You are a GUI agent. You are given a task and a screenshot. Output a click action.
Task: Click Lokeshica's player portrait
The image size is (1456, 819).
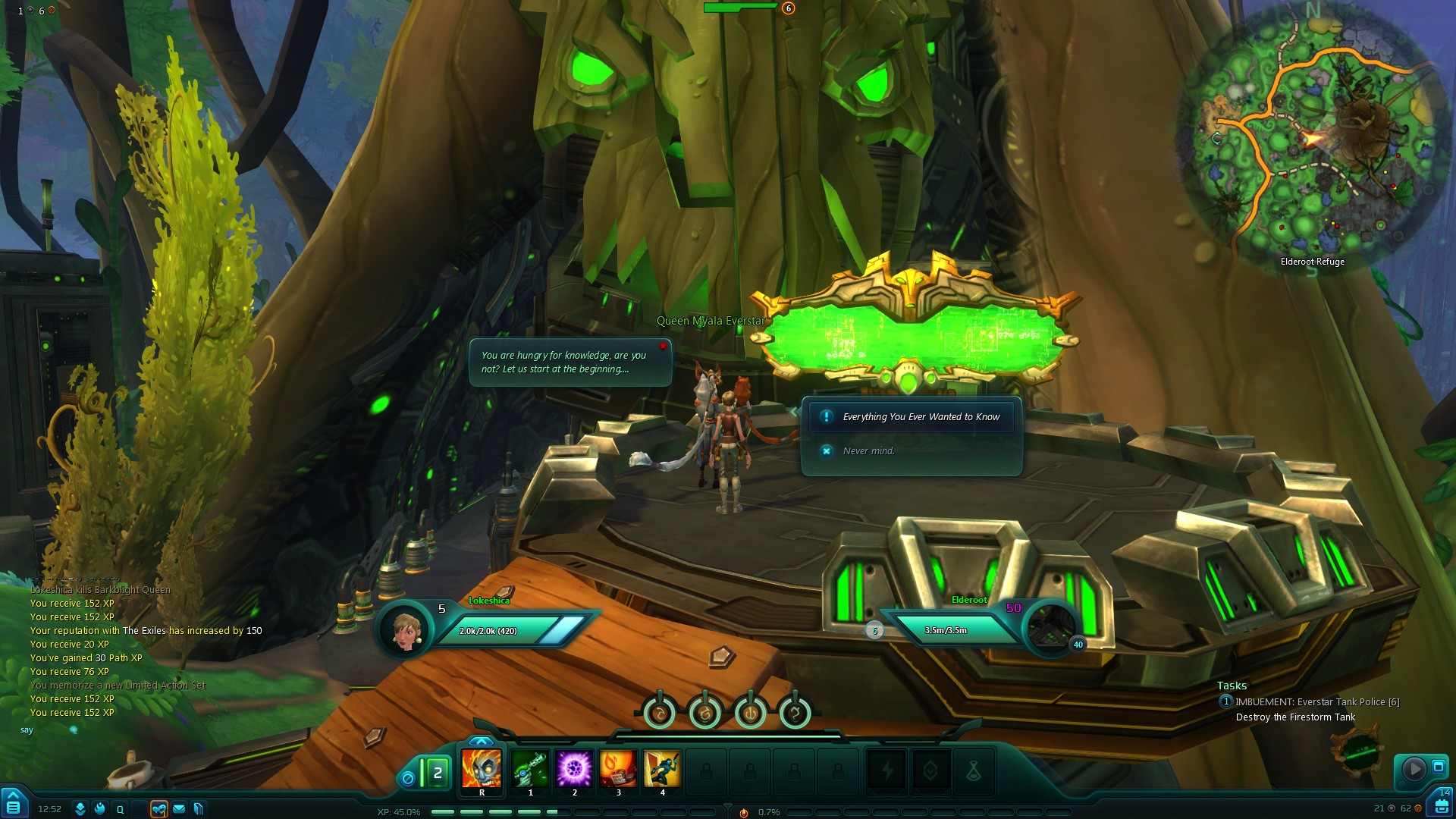pos(405,629)
